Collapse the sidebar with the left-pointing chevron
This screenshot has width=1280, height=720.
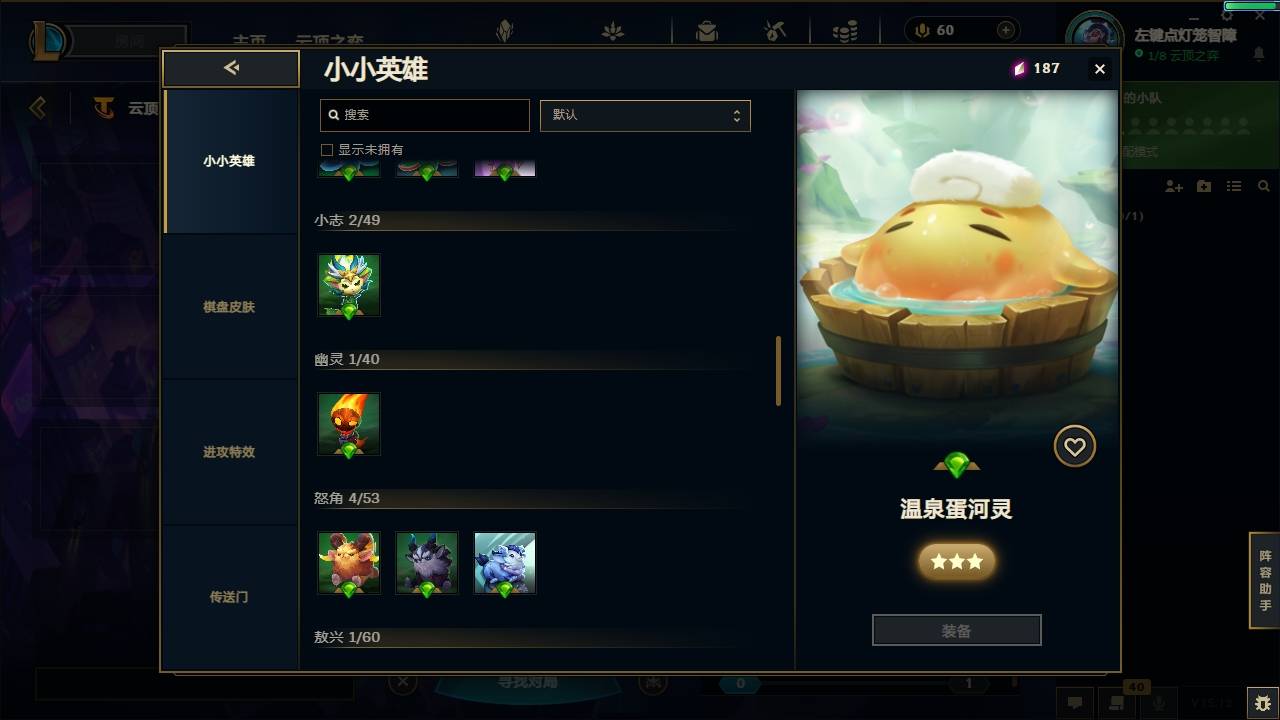pyautogui.click(x=231, y=68)
